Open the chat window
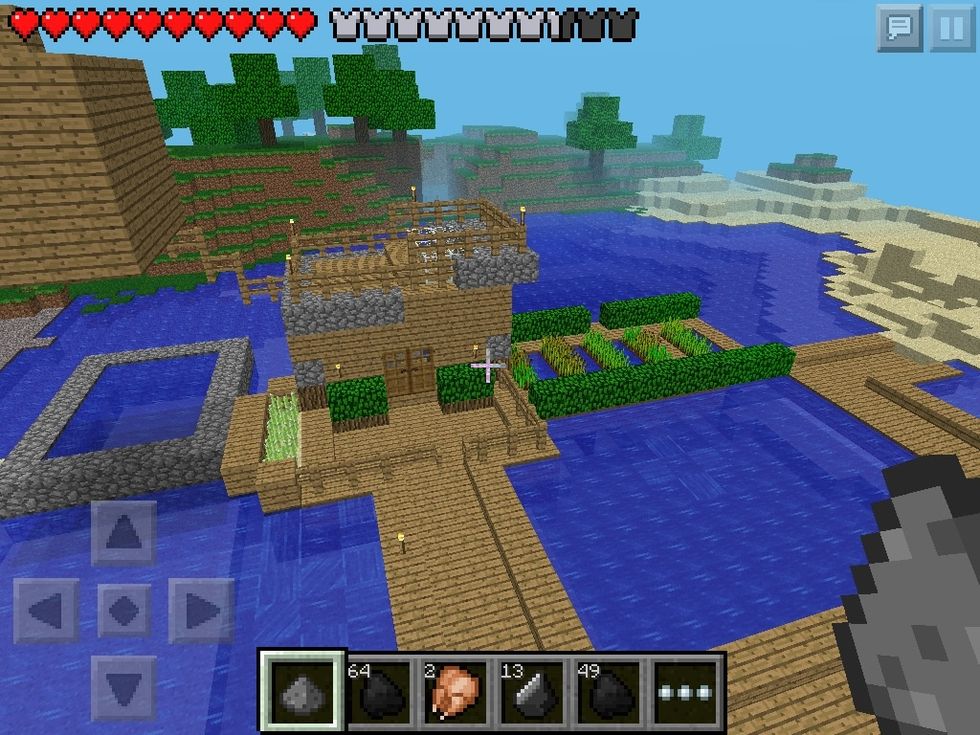The height and width of the screenshot is (735, 980). 900,28
